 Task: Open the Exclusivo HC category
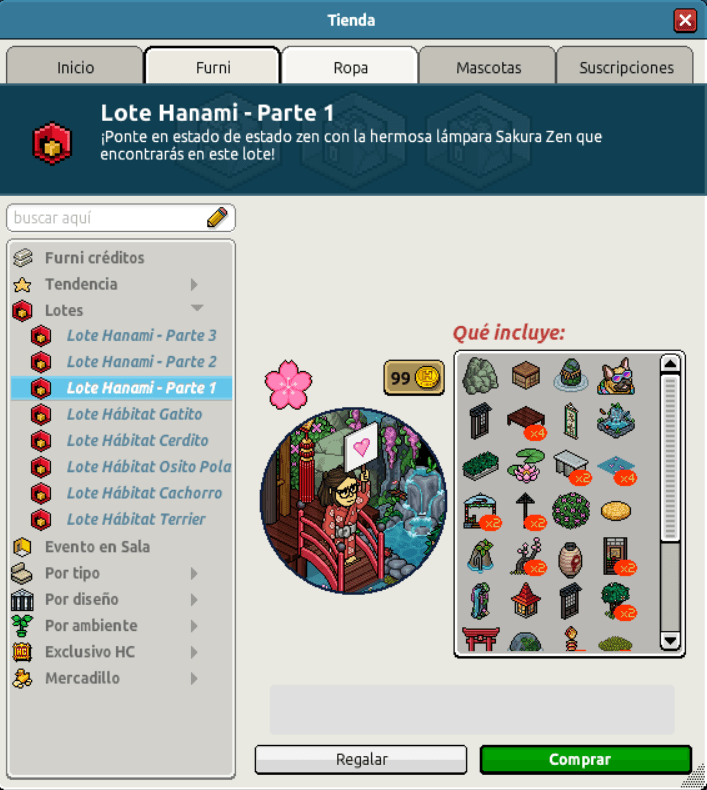tap(89, 652)
